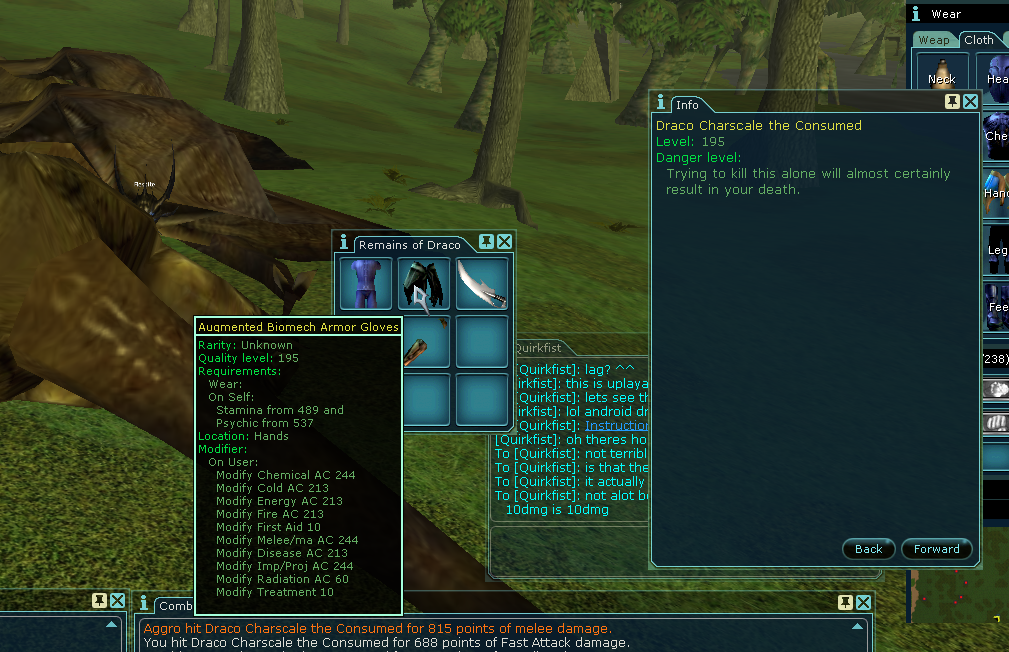Open the Instruction link in chat
This screenshot has width=1009, height=652.
[x=617, y=426]
